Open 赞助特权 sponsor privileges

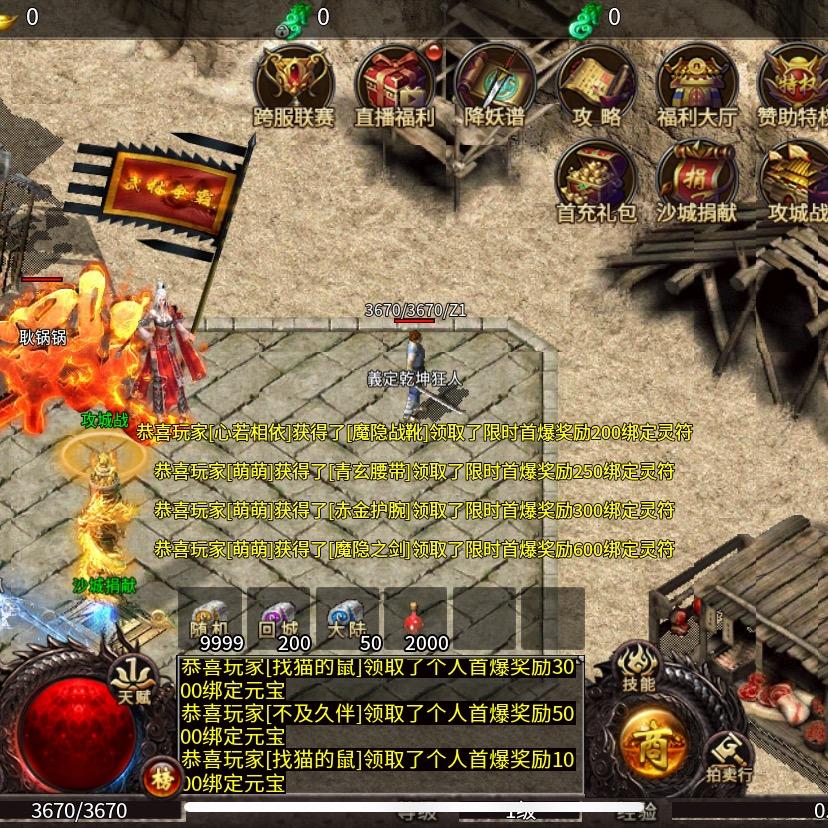(795, 85)
